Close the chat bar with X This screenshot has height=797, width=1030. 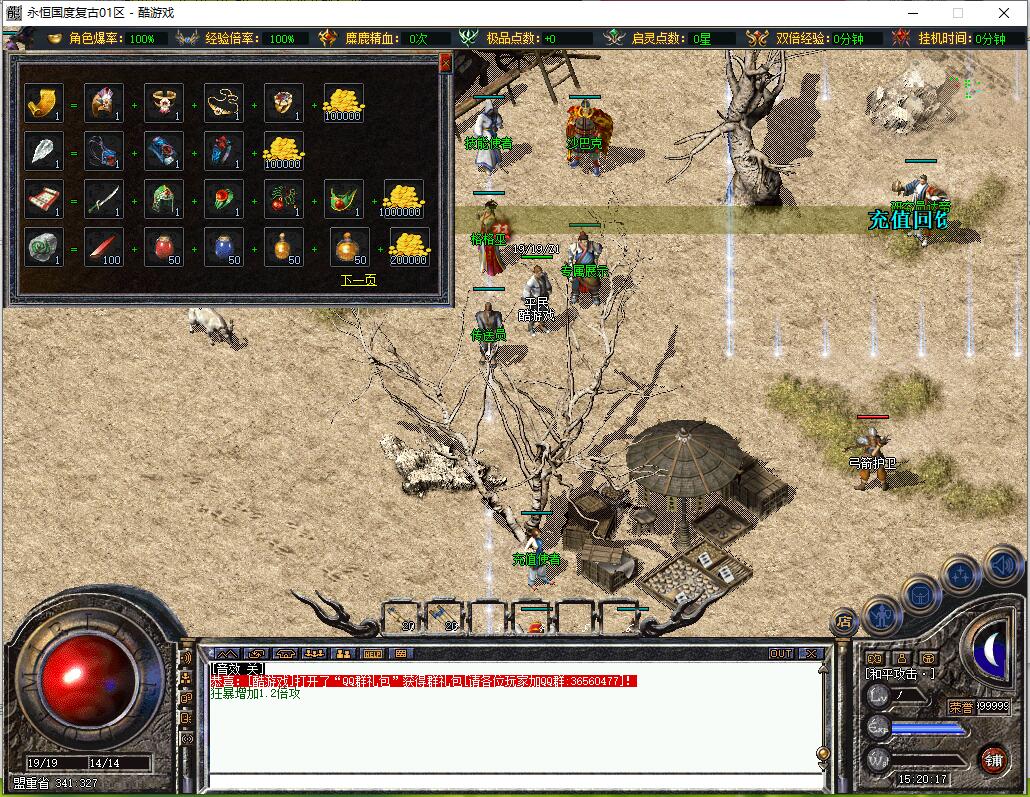[811, 654]
